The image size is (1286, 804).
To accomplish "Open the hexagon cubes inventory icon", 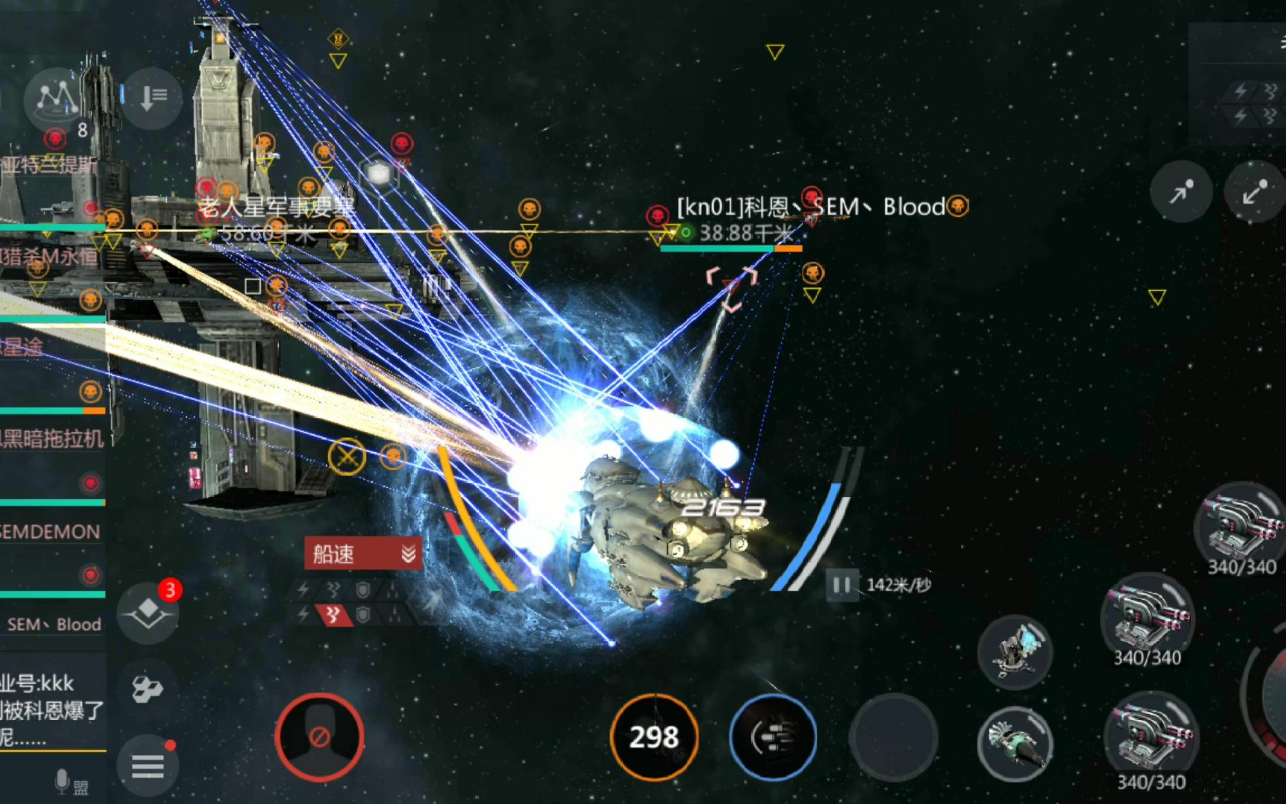I will (148, 689).
